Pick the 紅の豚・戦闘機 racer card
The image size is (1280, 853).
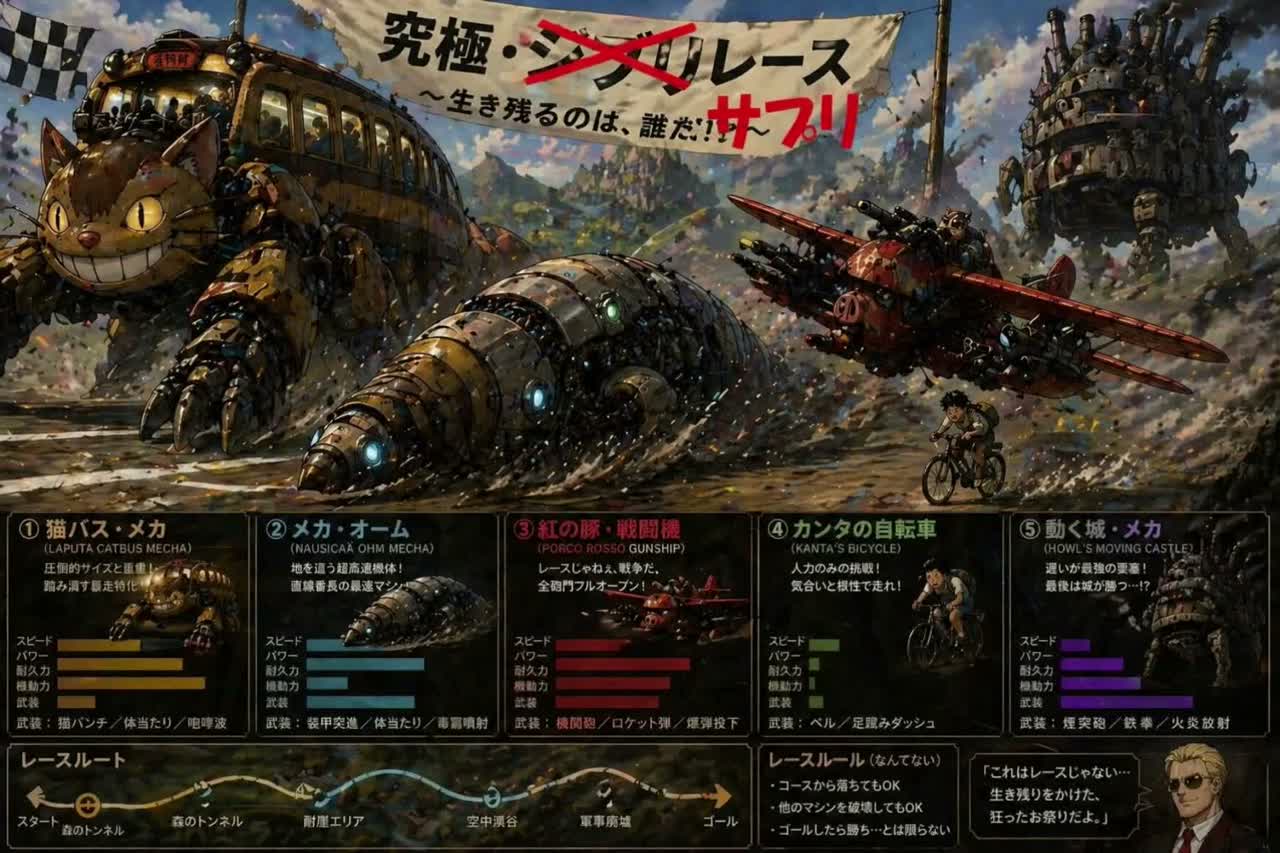[x=627, y=624]
